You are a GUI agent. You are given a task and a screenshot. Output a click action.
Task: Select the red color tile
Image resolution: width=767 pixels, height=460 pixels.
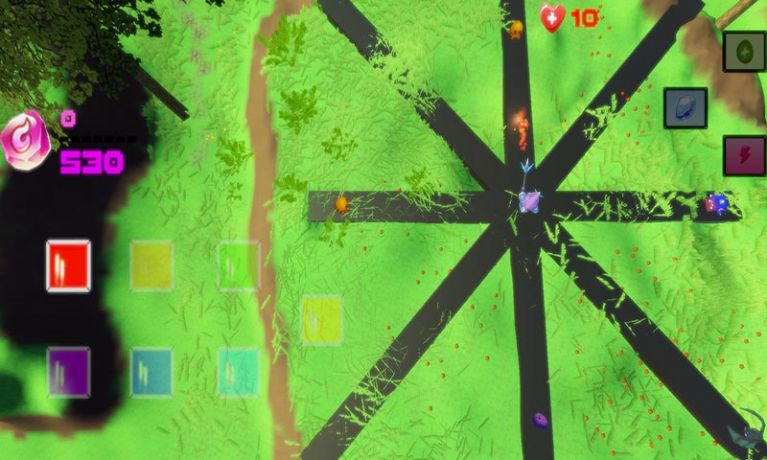pos(68,265)
